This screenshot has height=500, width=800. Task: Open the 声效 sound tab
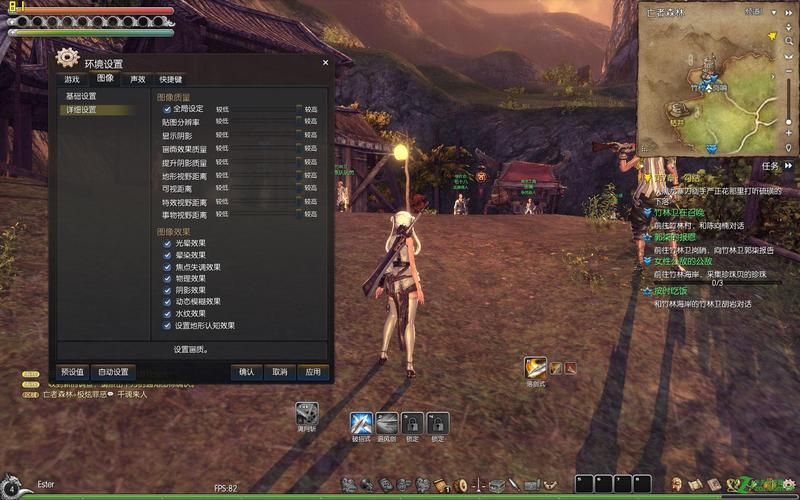coord(137,79)
